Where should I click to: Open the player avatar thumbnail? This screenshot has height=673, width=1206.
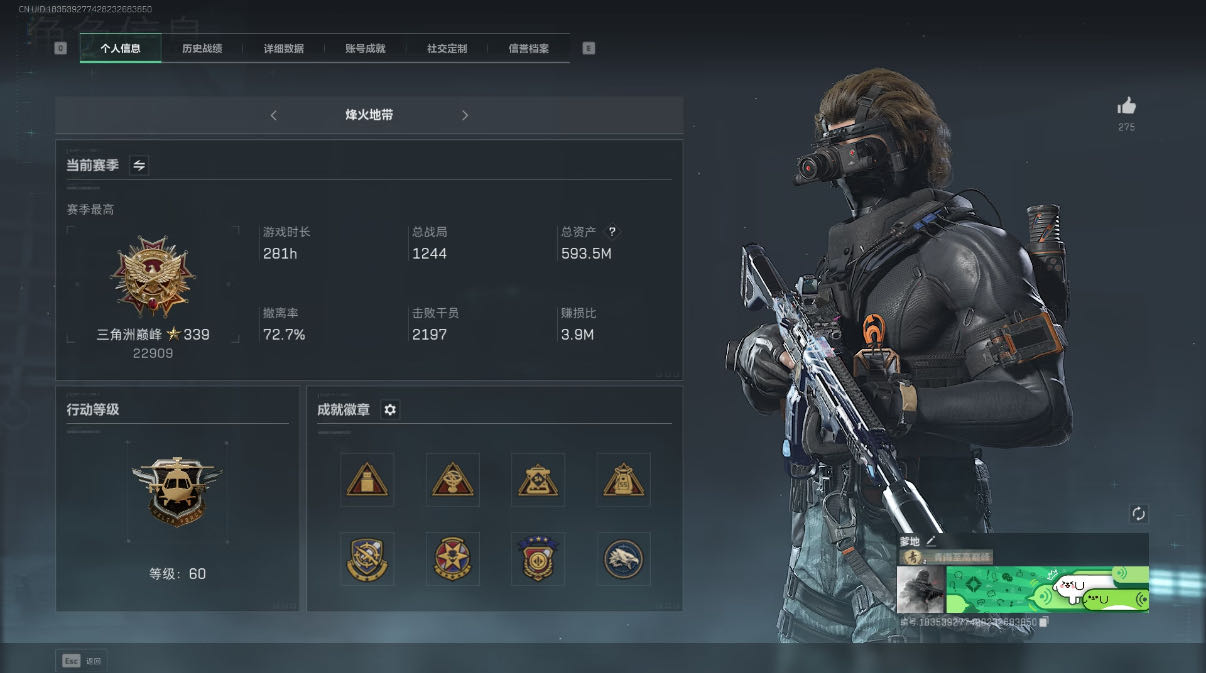pos(921,589)
